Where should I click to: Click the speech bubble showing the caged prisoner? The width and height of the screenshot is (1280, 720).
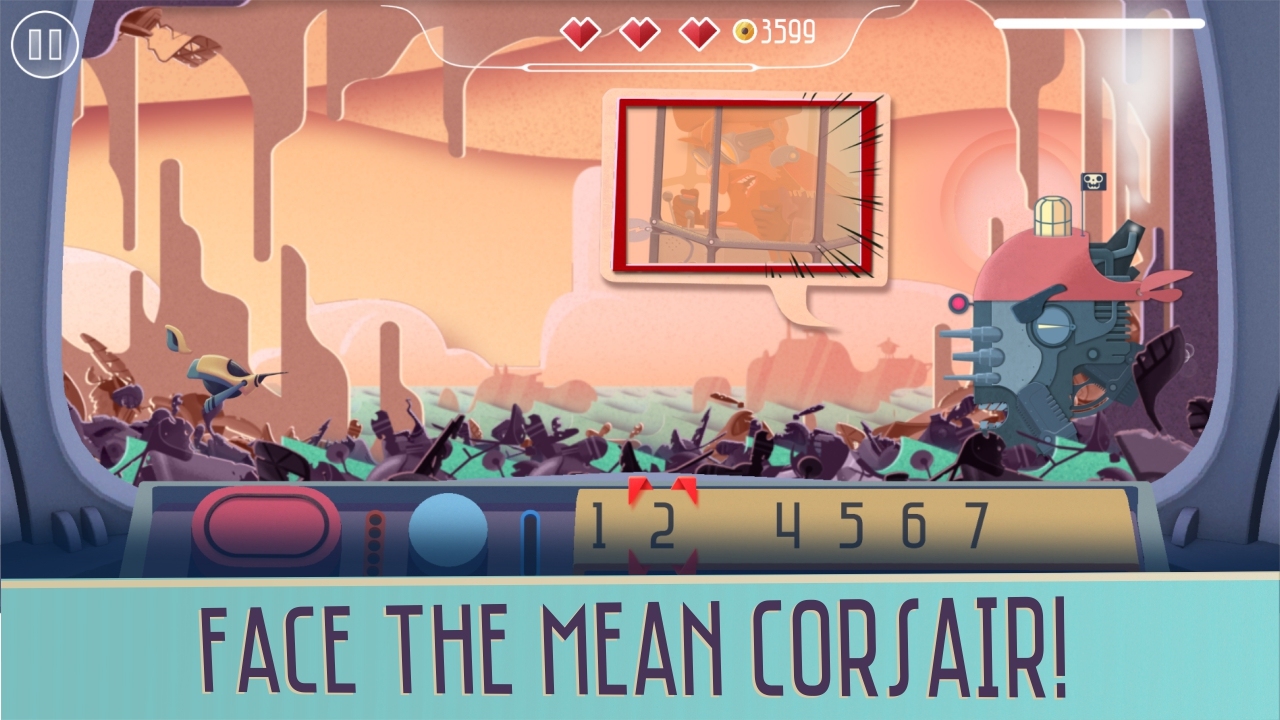pos(743,185)
